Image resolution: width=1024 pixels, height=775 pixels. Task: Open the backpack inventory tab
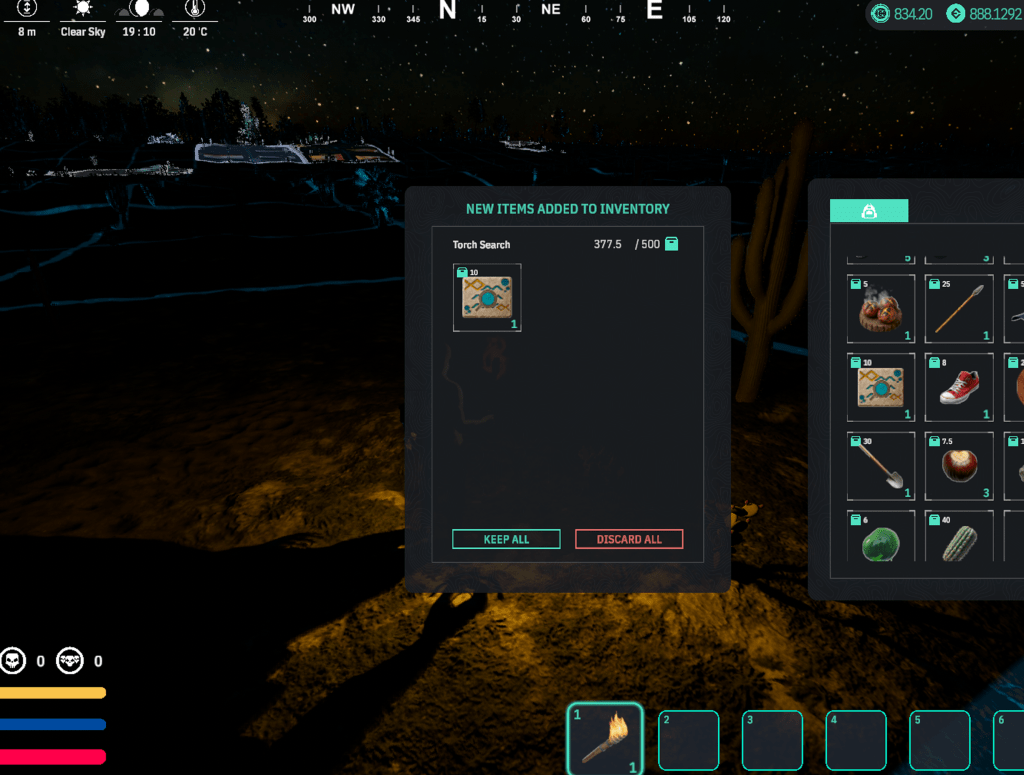(868, 211)
